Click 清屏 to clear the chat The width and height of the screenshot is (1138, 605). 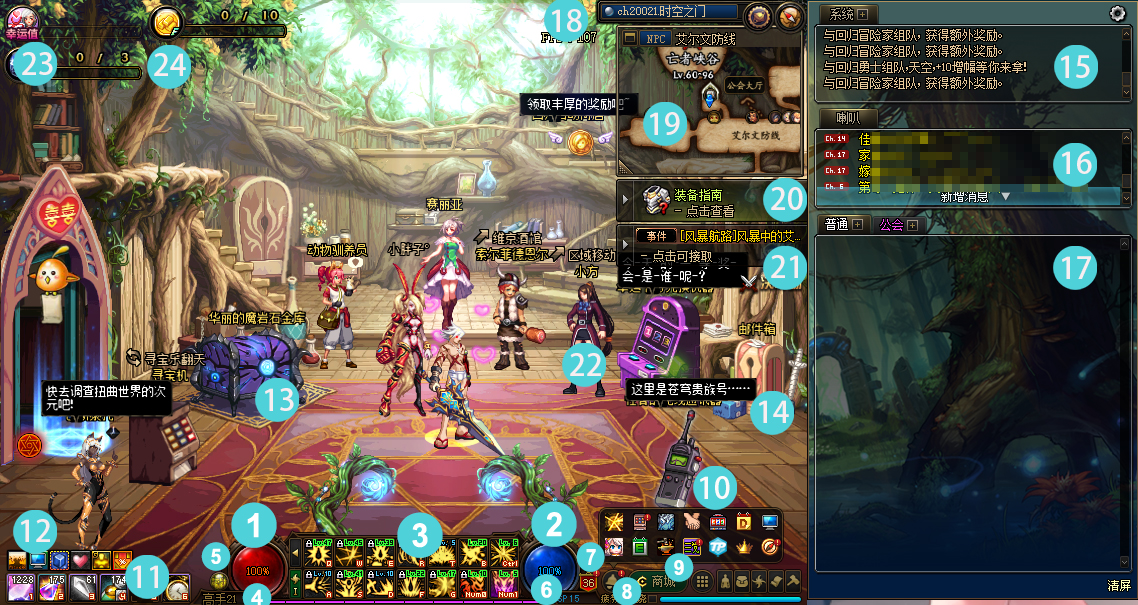click(x=1119, y=584)
